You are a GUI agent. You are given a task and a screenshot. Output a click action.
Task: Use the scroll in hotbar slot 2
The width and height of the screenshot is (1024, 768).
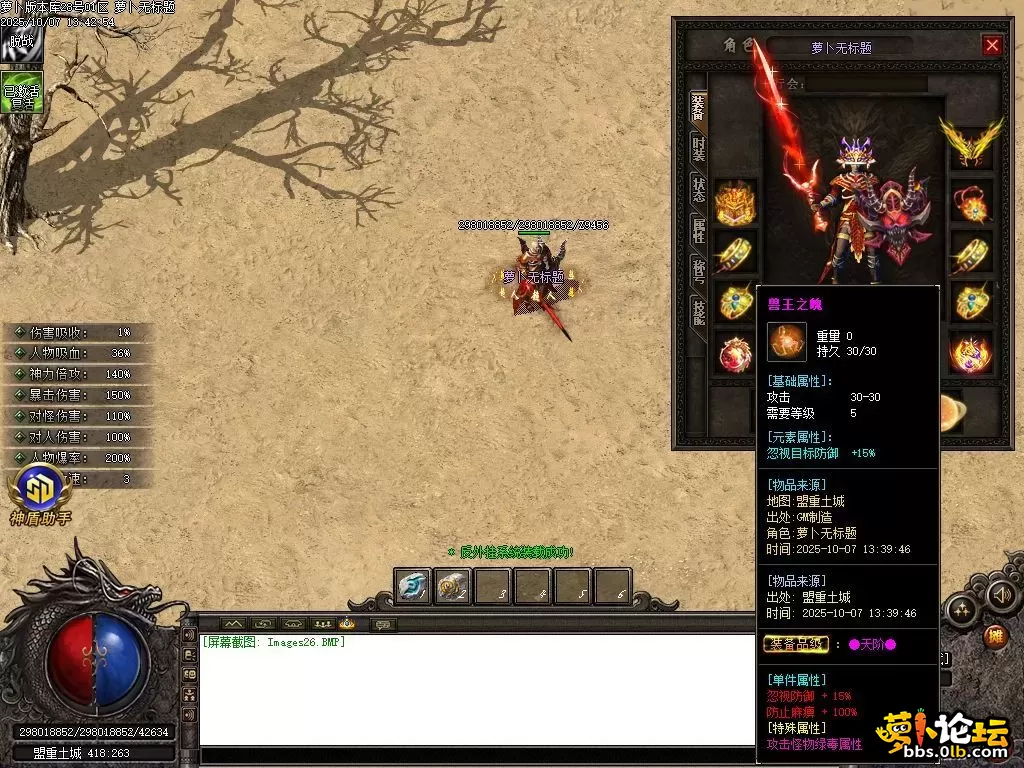click(x=452, y=587)
